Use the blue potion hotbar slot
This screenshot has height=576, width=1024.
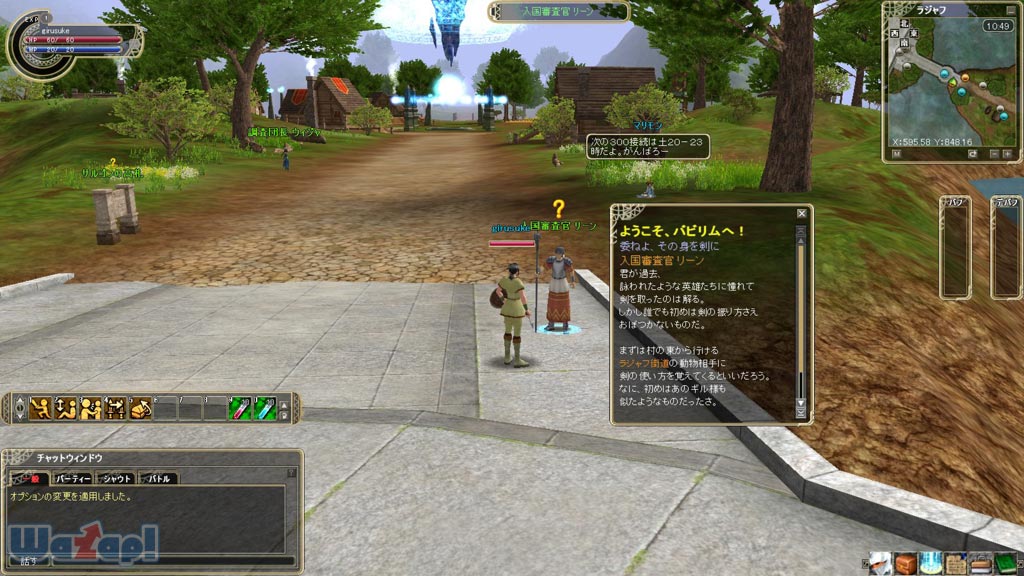(x=264, y=408)
